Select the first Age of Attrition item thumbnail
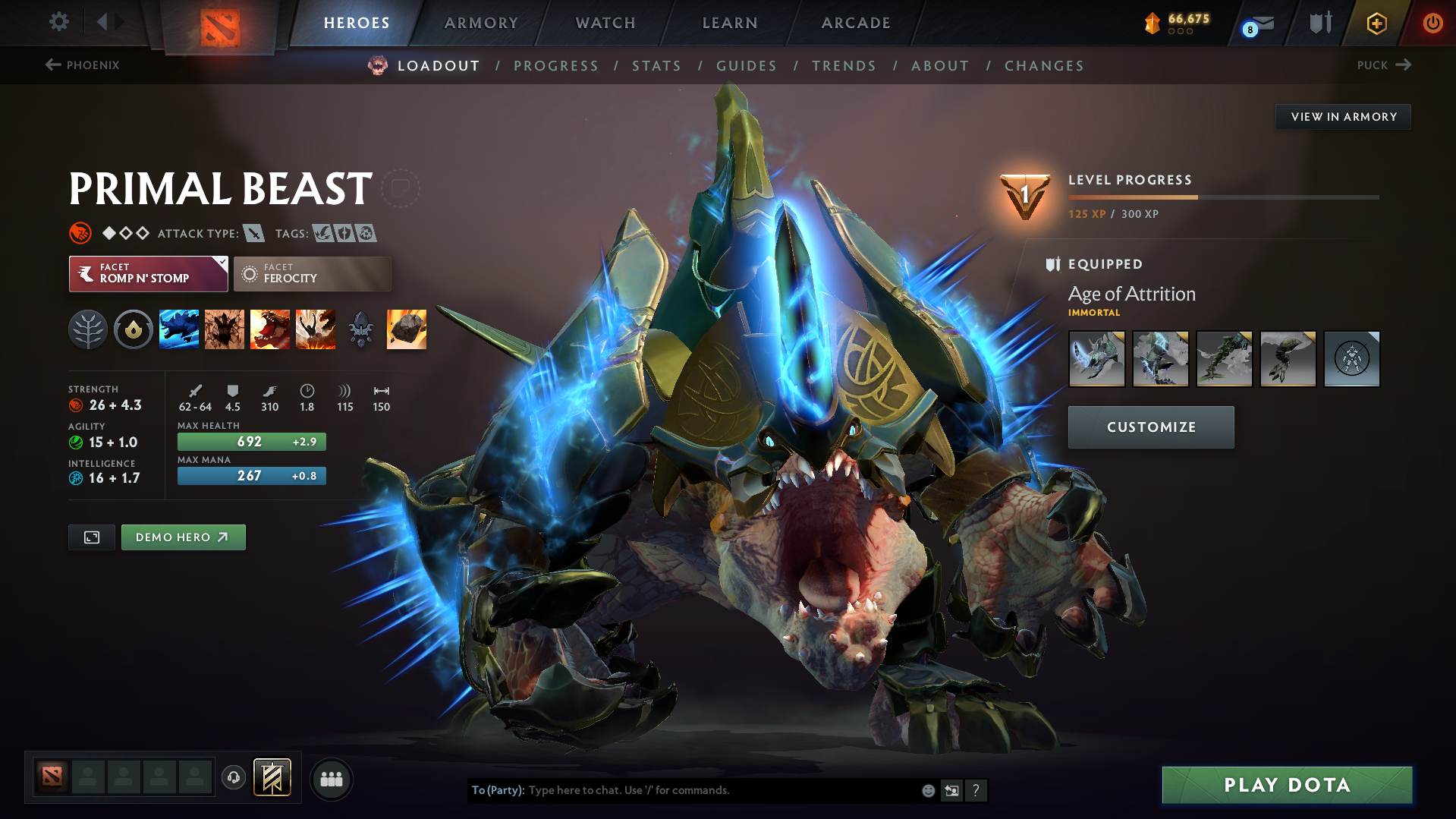The image size is (1456, 819). point(1096,358)
